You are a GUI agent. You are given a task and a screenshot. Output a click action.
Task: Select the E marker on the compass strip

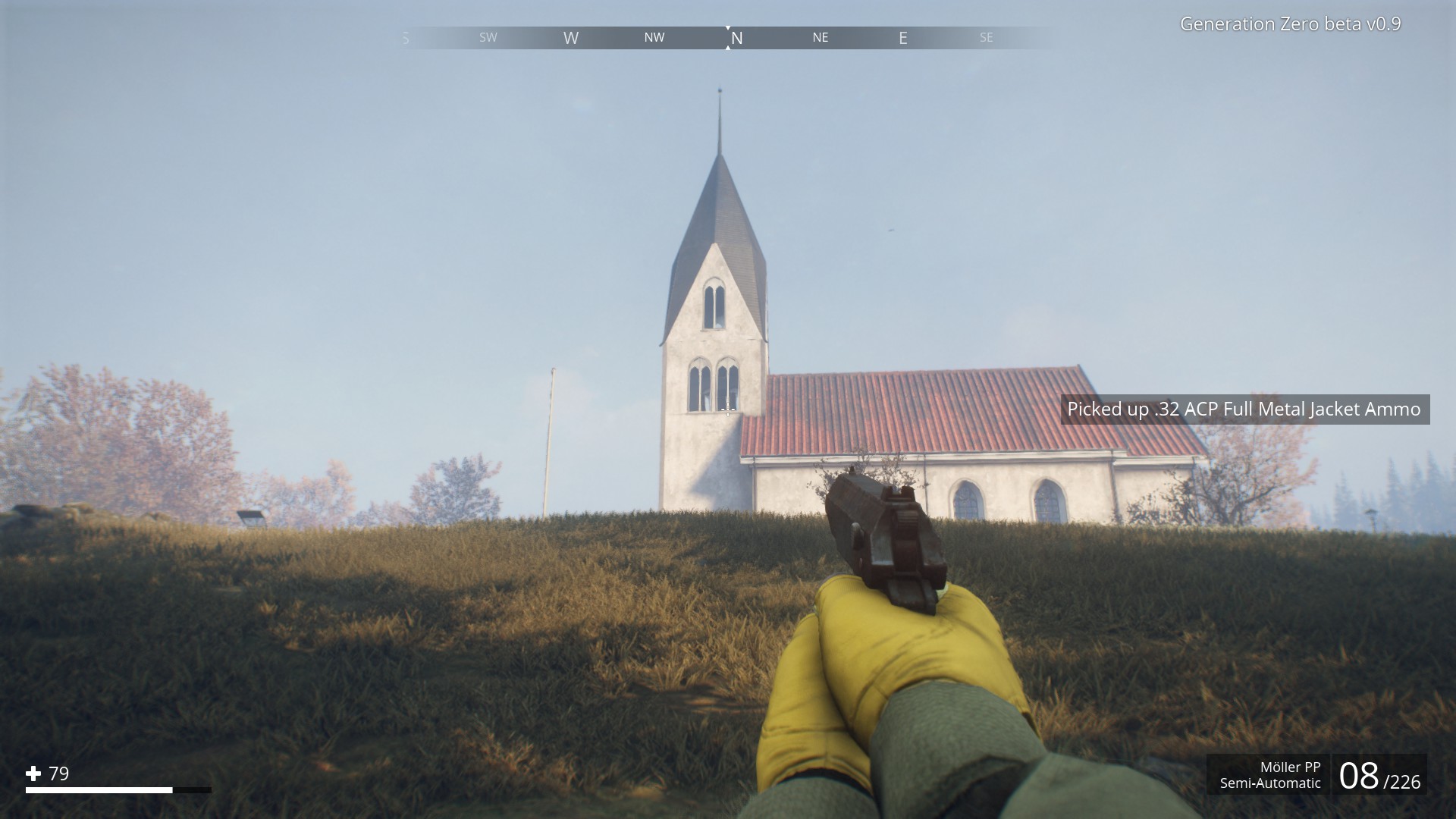pos(902,37)
